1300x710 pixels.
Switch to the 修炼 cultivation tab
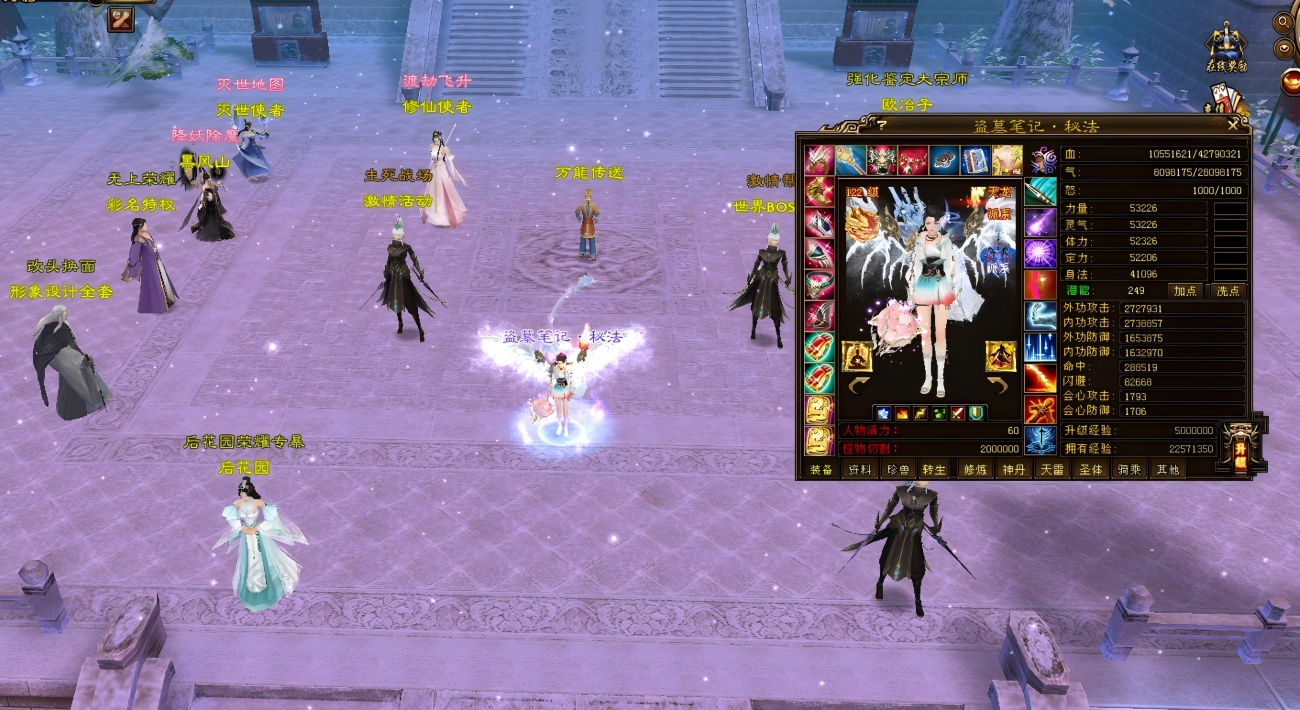click(x=974, y=470)
